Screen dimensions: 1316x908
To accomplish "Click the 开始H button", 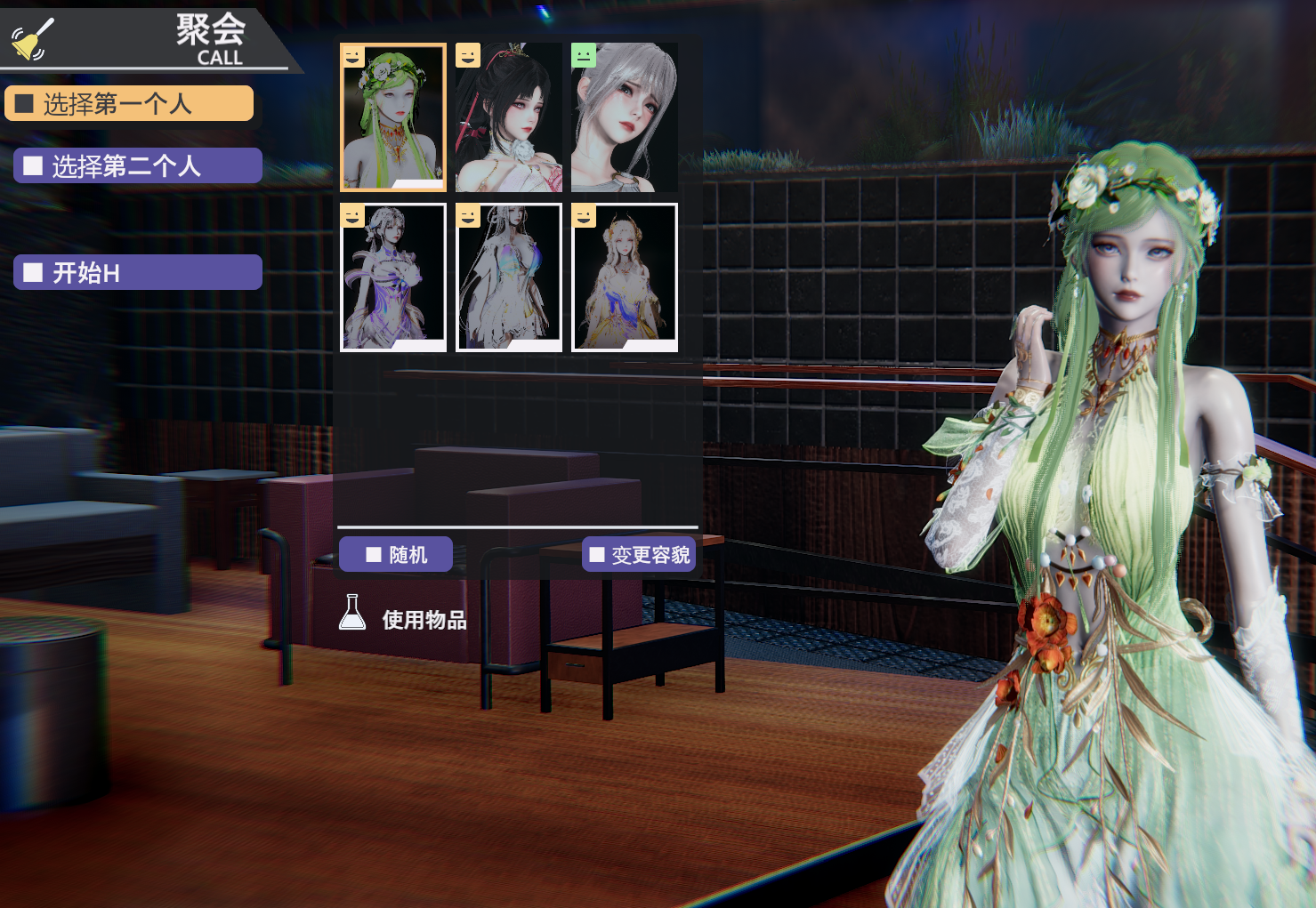I will tap(138, 272).
